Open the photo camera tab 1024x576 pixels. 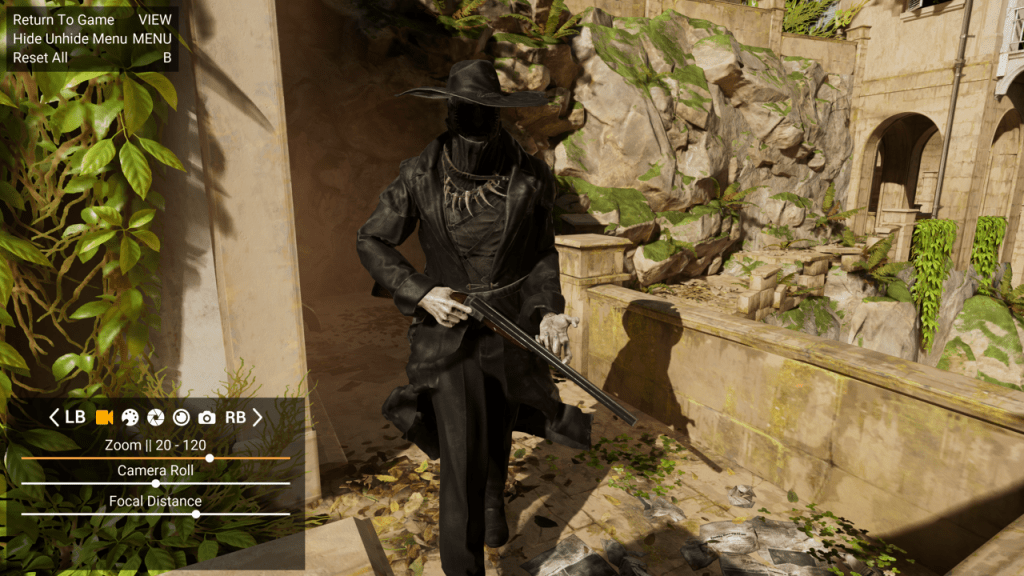coord(207,417)
